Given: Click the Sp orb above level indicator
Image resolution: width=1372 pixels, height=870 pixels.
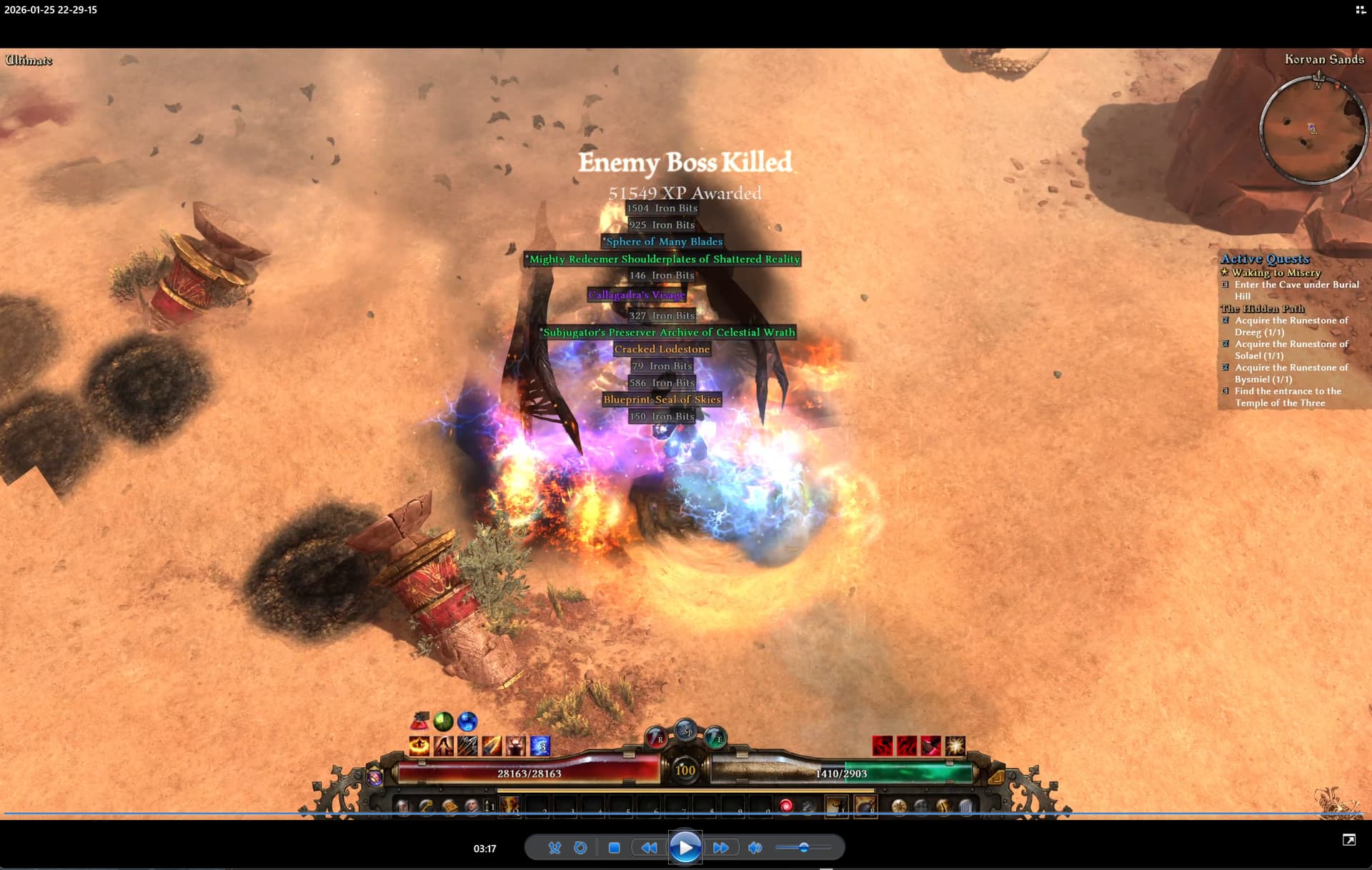Looking at the screenshot, I should pos(686,731).
